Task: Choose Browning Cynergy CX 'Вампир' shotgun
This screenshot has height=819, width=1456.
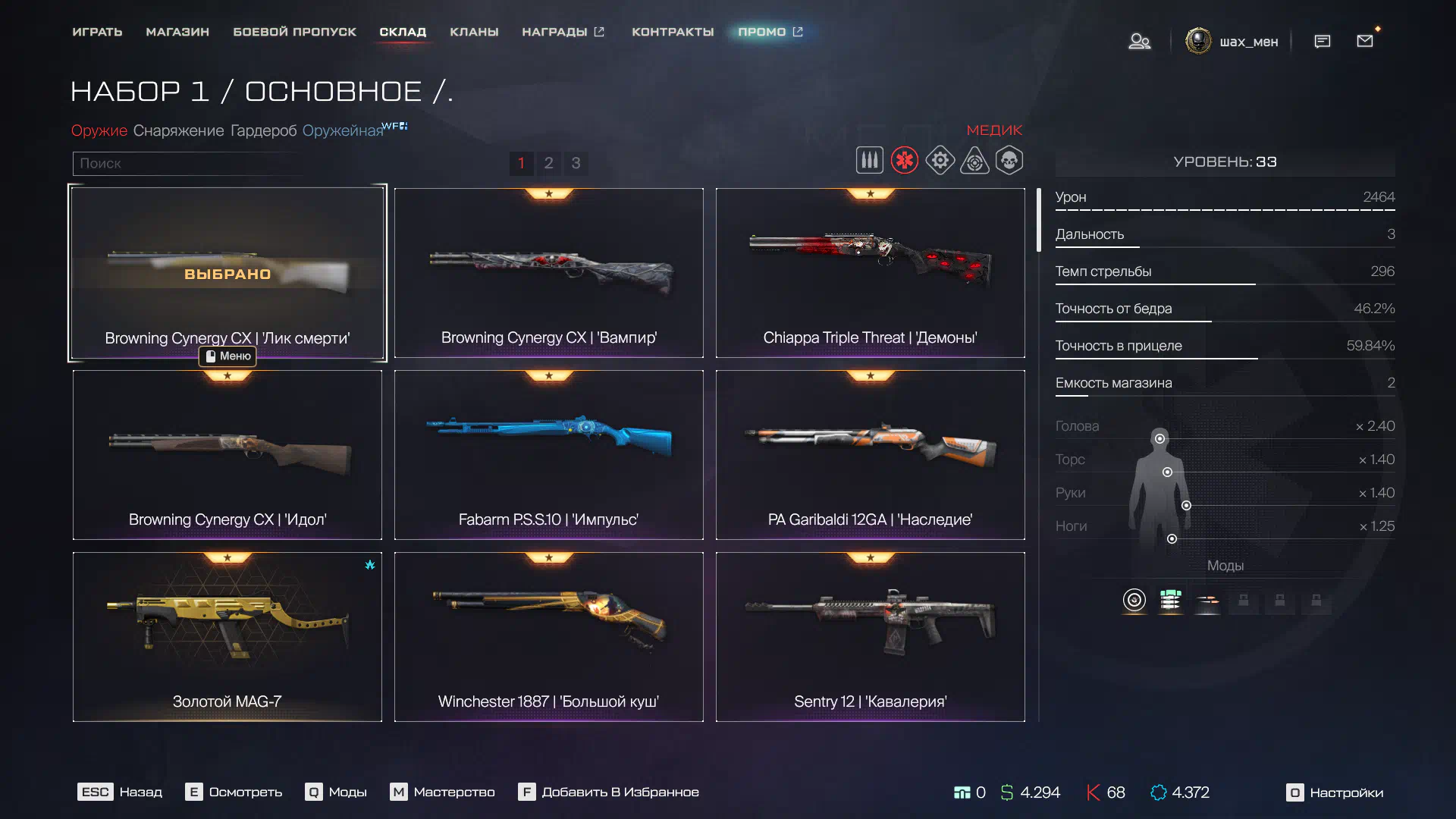Action: [548, 273]
